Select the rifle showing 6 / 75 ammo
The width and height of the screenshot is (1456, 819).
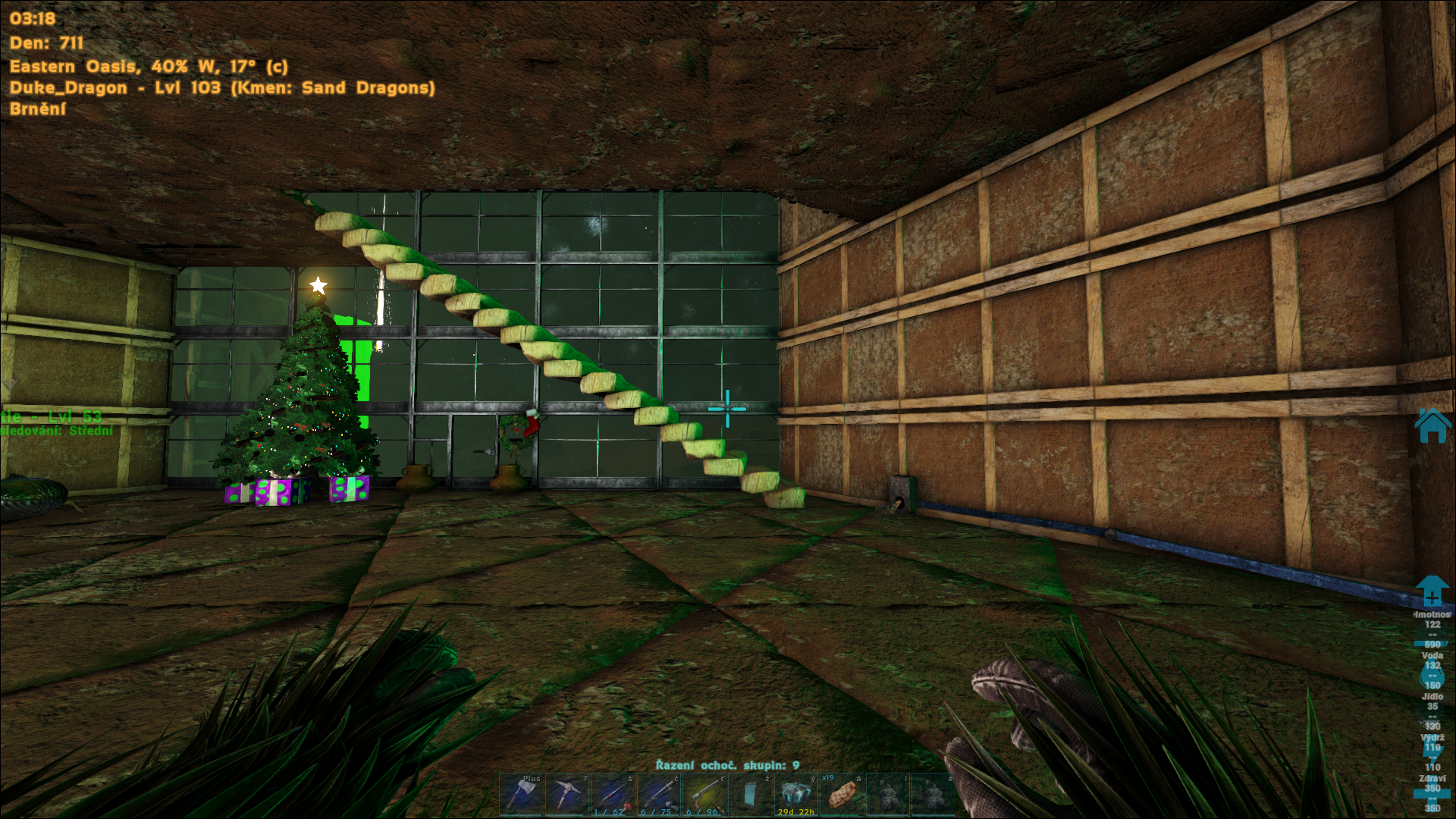coord(658,794)
